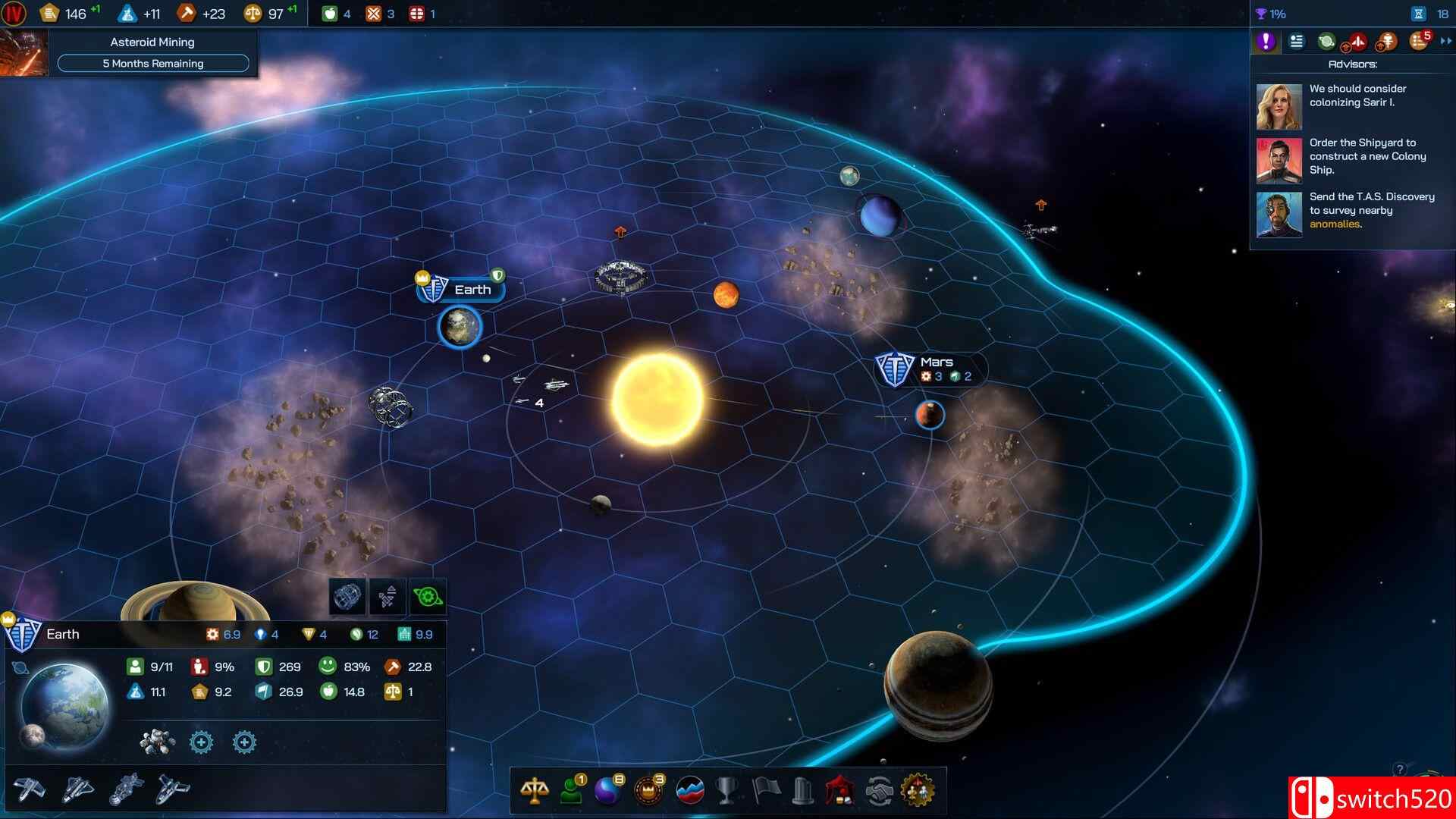1456x819 pixels.
Task: Switch to the purple exclamation notifications tab
Action: pos(1265,42)
